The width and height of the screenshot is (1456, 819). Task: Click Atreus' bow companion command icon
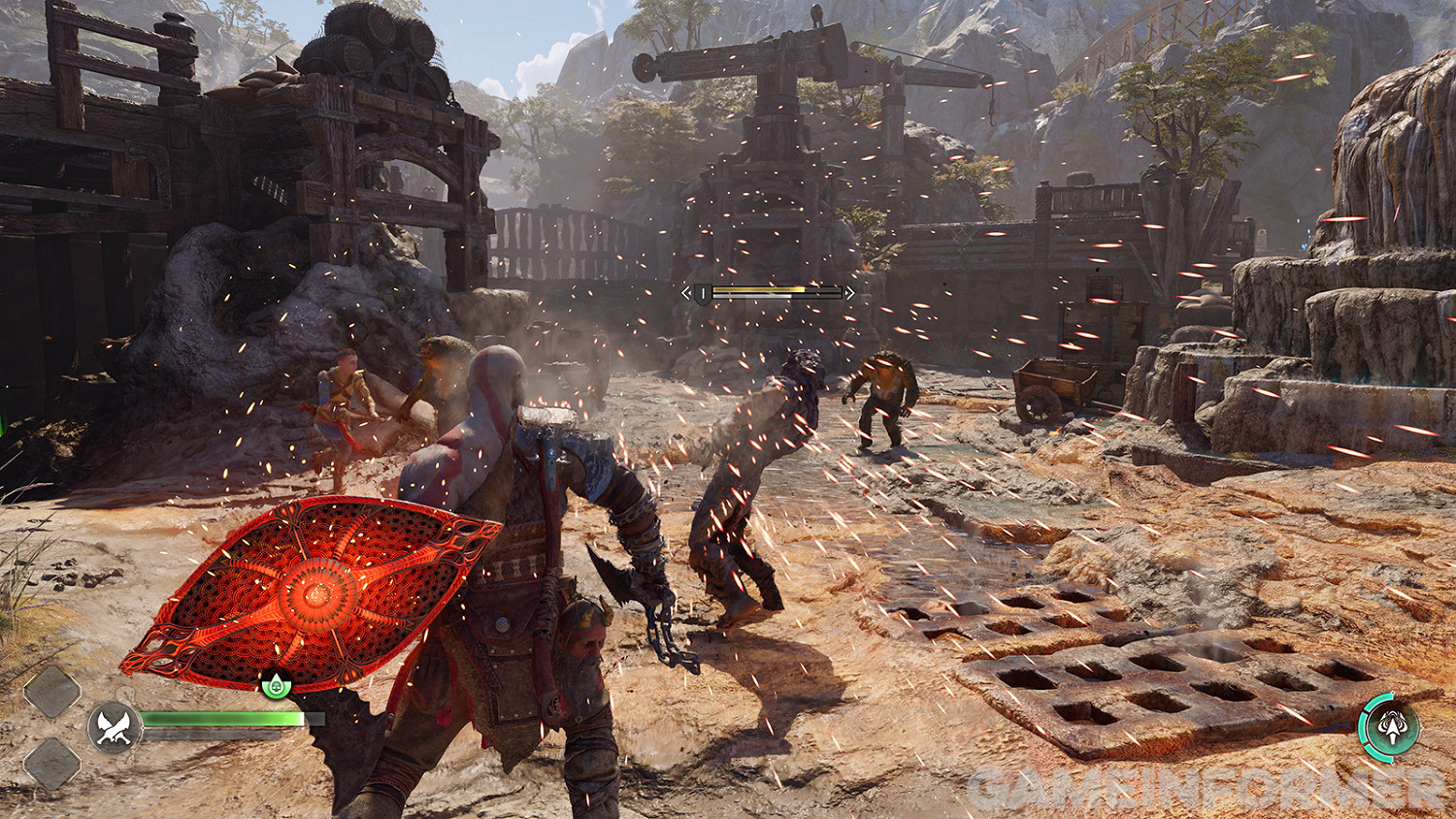click(1392, 728)
